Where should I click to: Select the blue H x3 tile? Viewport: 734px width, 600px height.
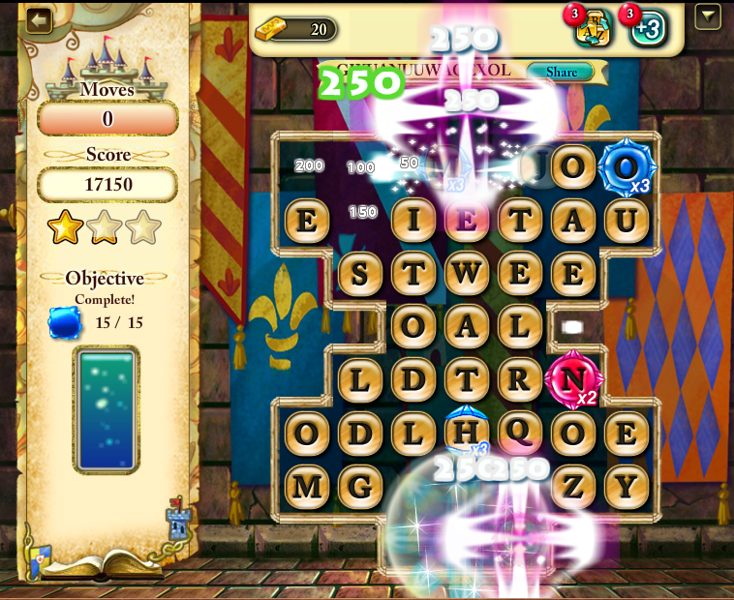[467, 432]
